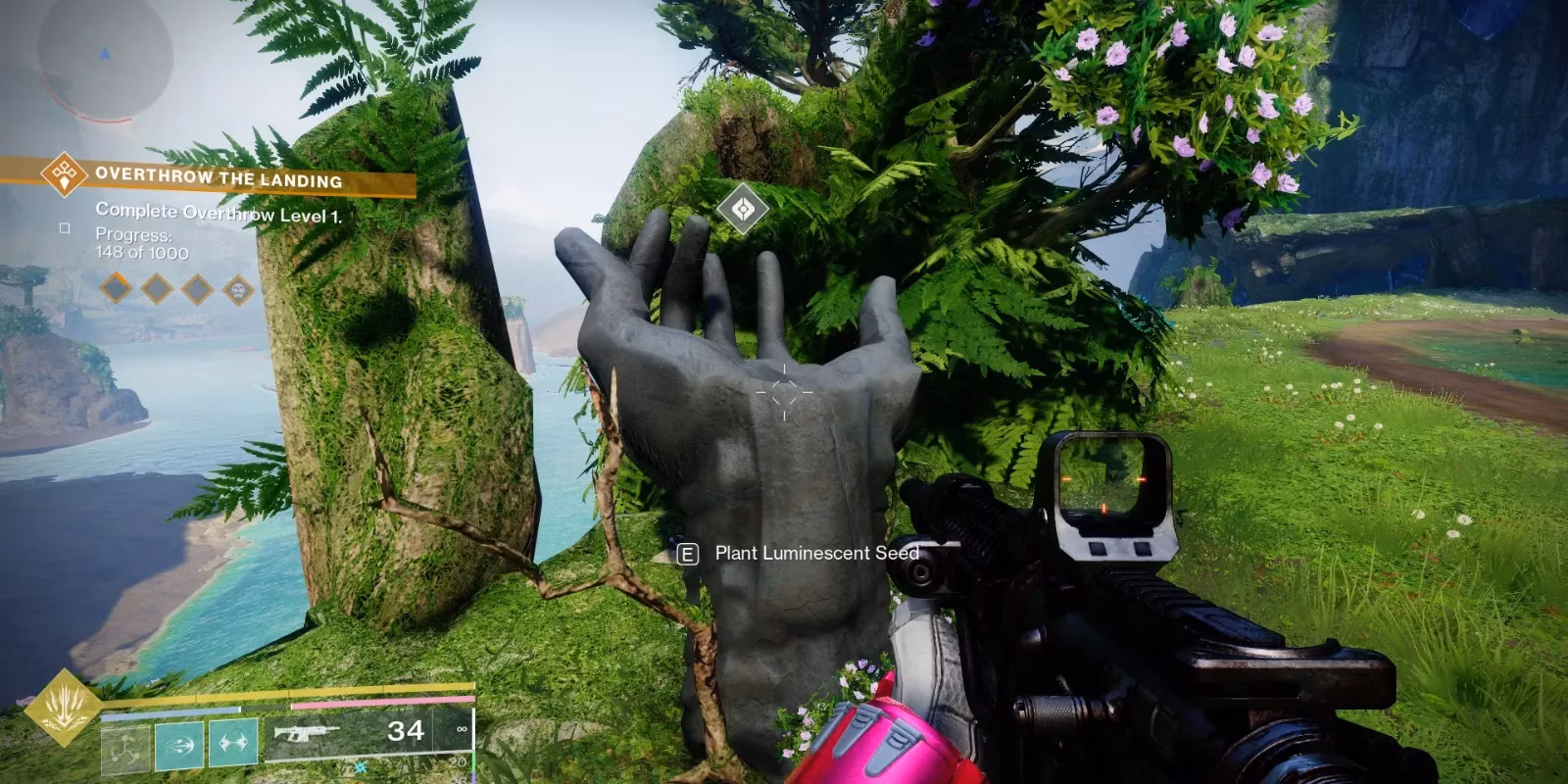The image size is (1568, 784).
Task: Tick the Complete Overthrow Level 1 checkbox
Action: pos(65,227)
